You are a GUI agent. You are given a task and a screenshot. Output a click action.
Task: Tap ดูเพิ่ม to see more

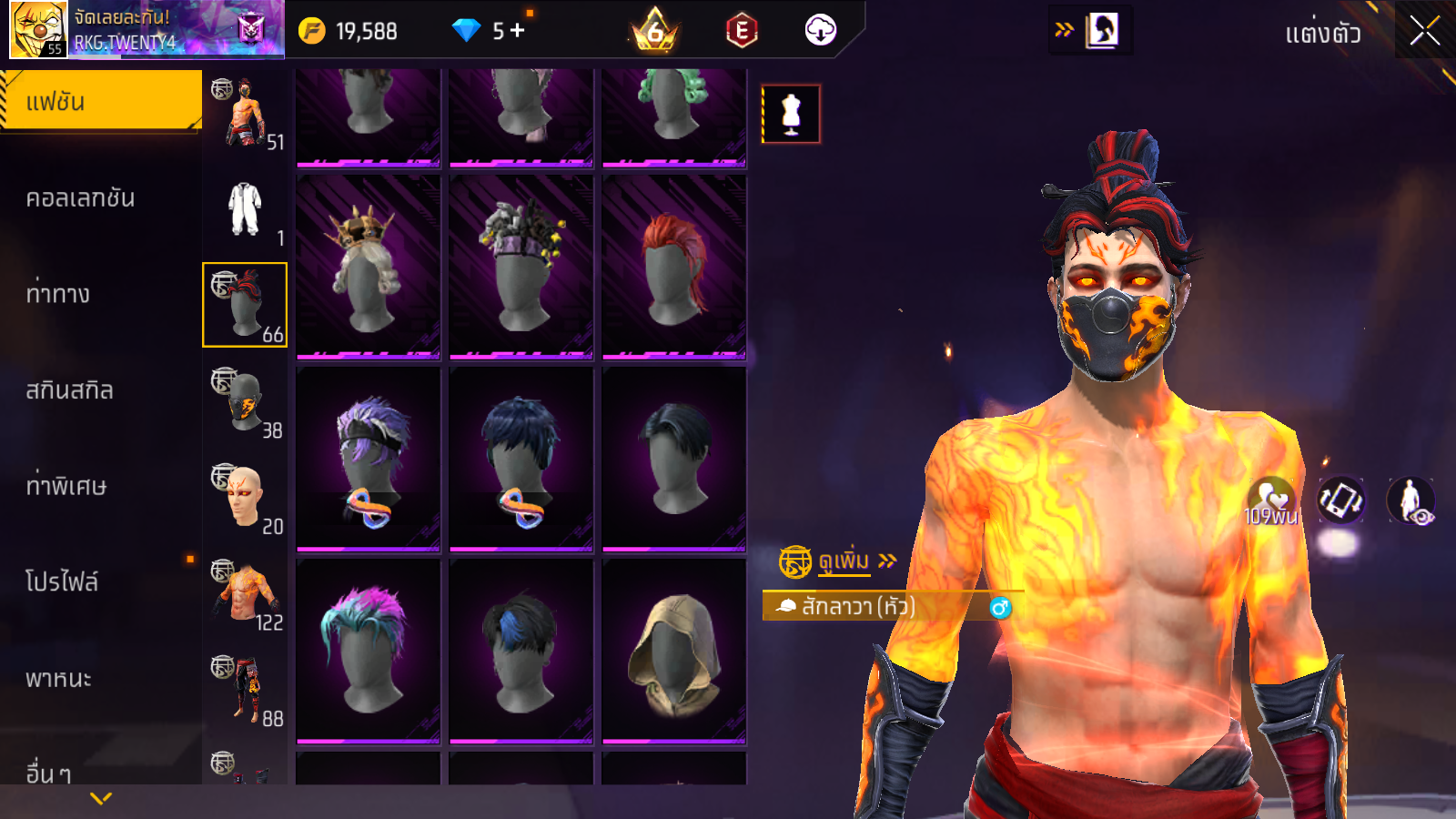point(844,561)
